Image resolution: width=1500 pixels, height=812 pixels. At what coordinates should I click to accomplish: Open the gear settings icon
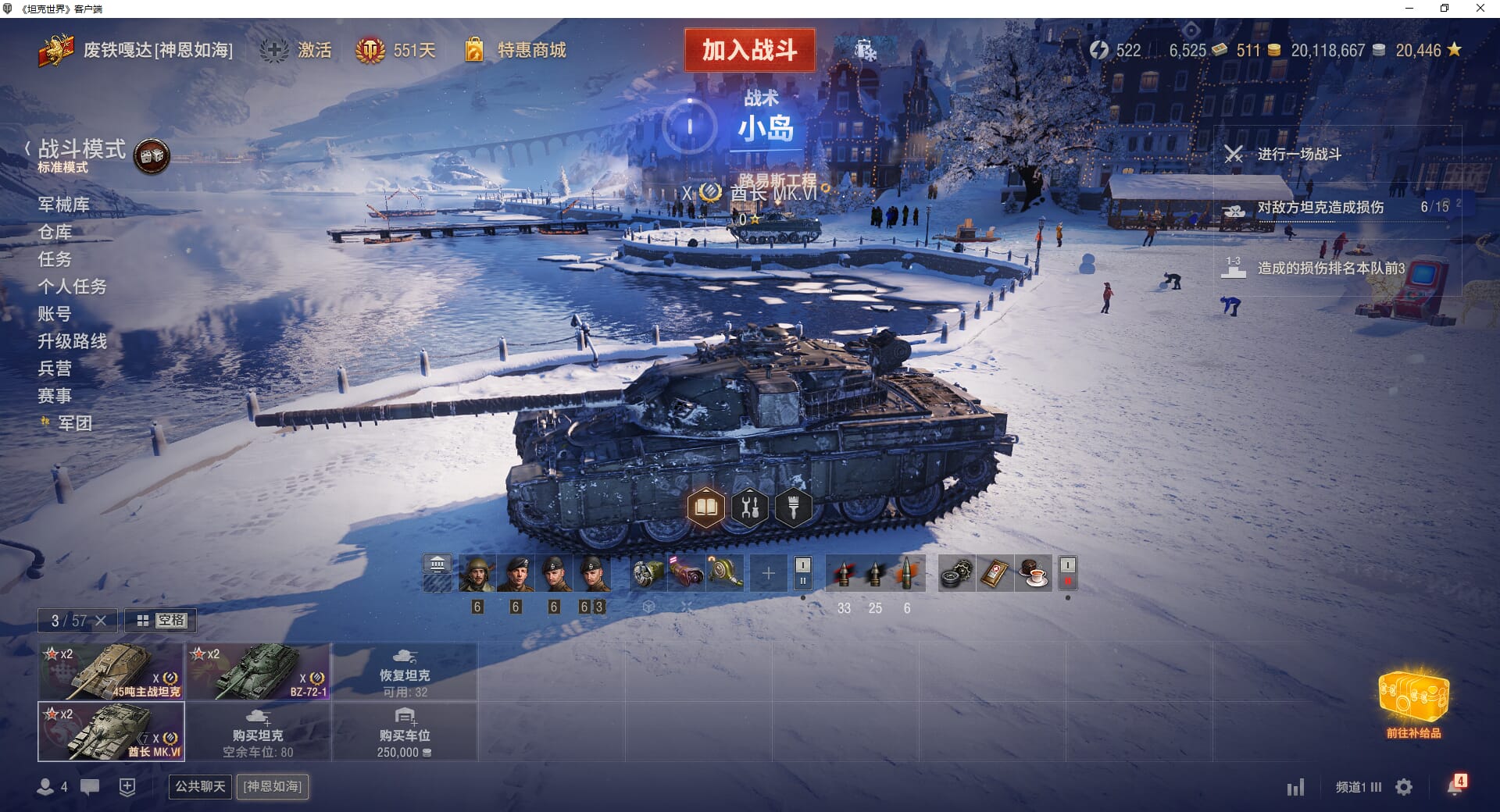coord(1404,787)
